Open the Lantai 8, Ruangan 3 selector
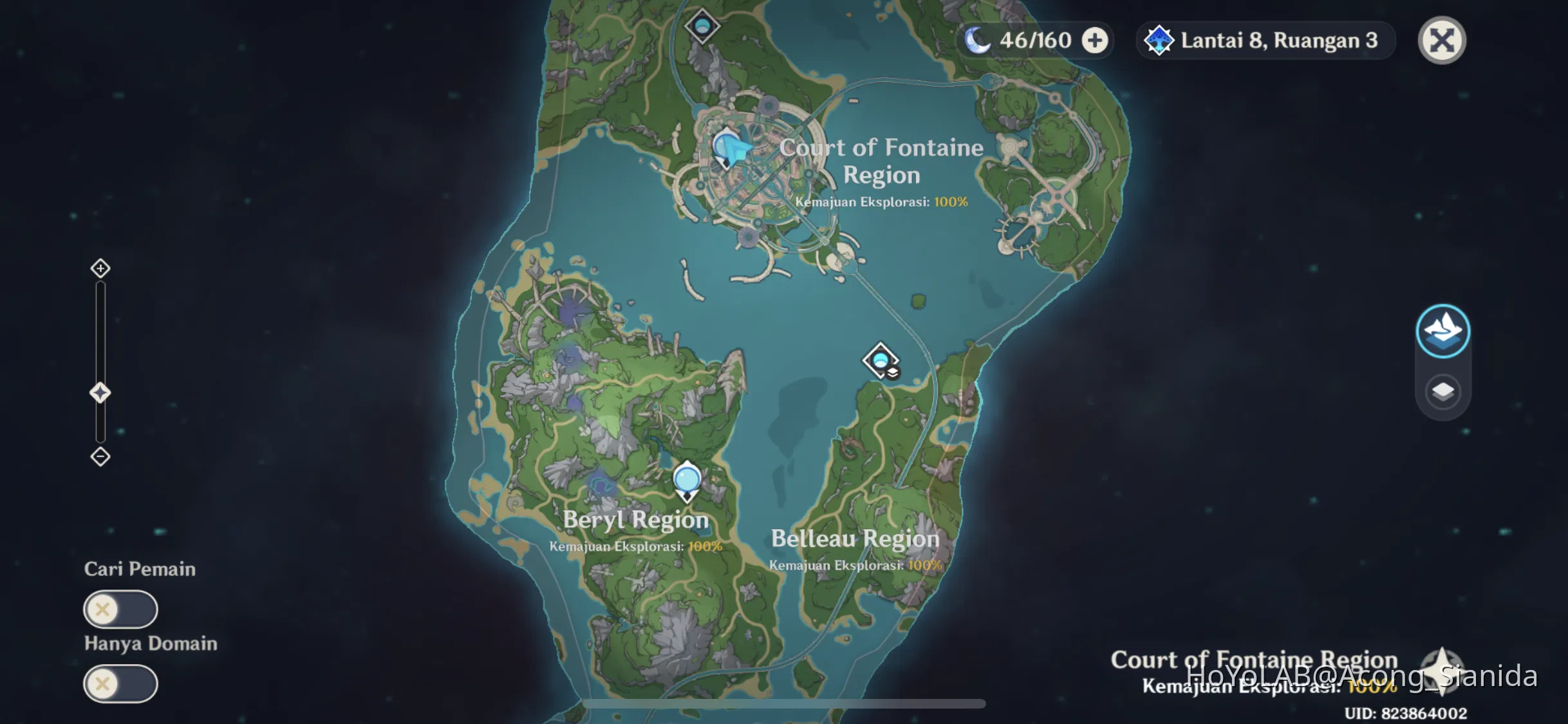The height and width of the screenshot is (724, 1568). pyautogui.click(x=1265, y=40)
